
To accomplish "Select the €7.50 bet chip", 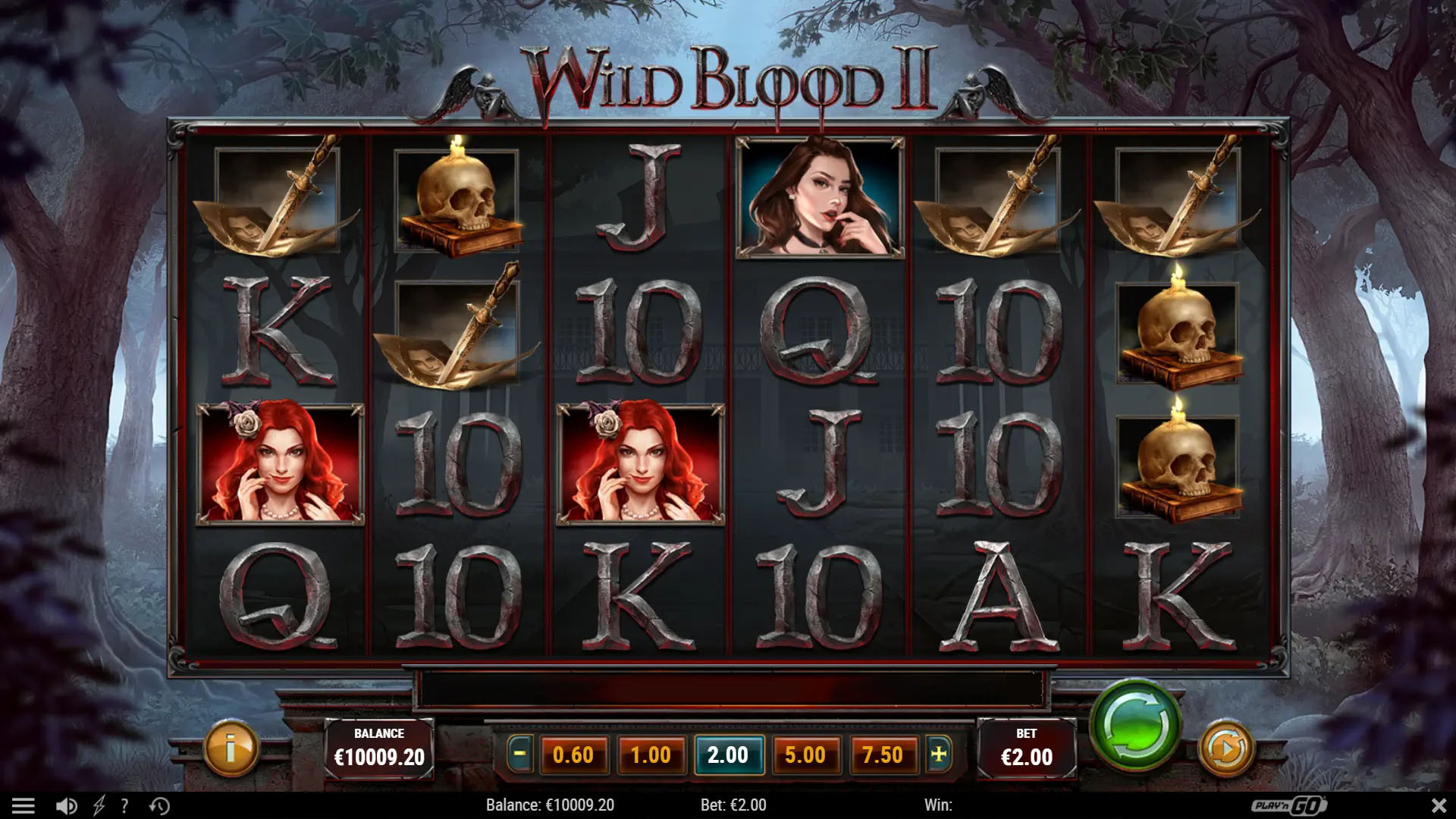I will [883, 755].
